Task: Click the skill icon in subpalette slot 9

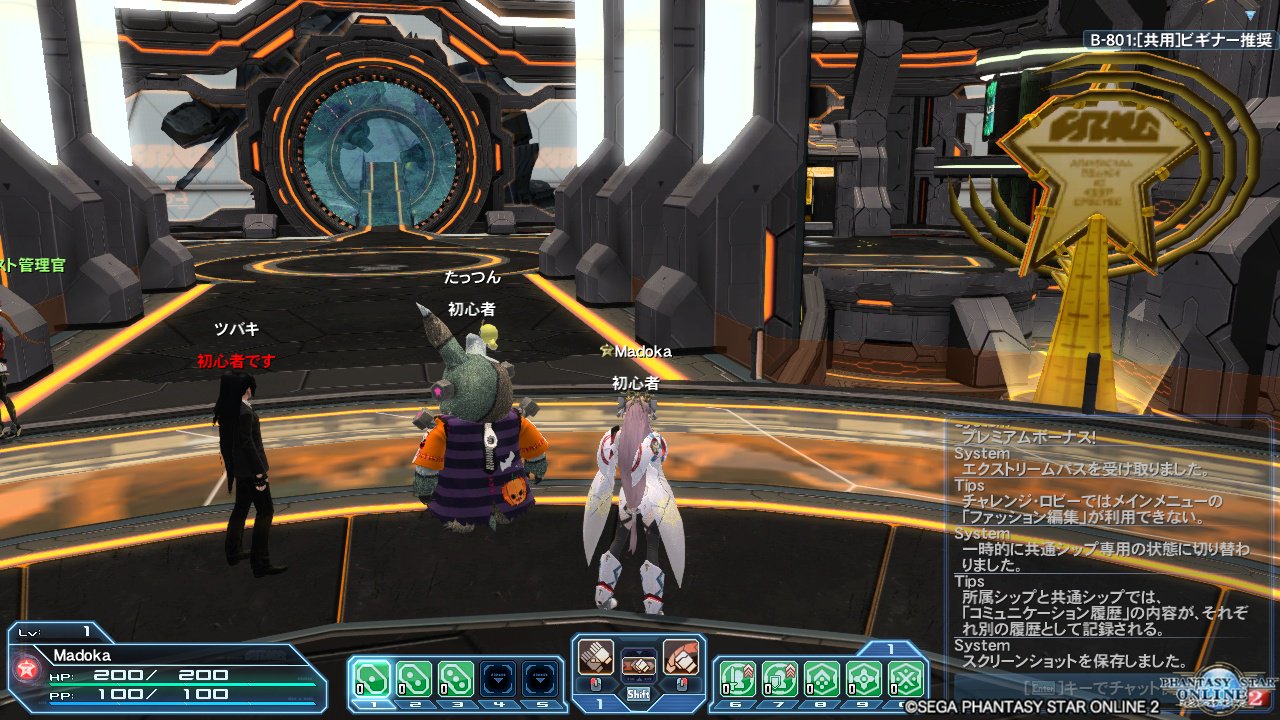Action: pyautogui.click(x=863, y=677)
